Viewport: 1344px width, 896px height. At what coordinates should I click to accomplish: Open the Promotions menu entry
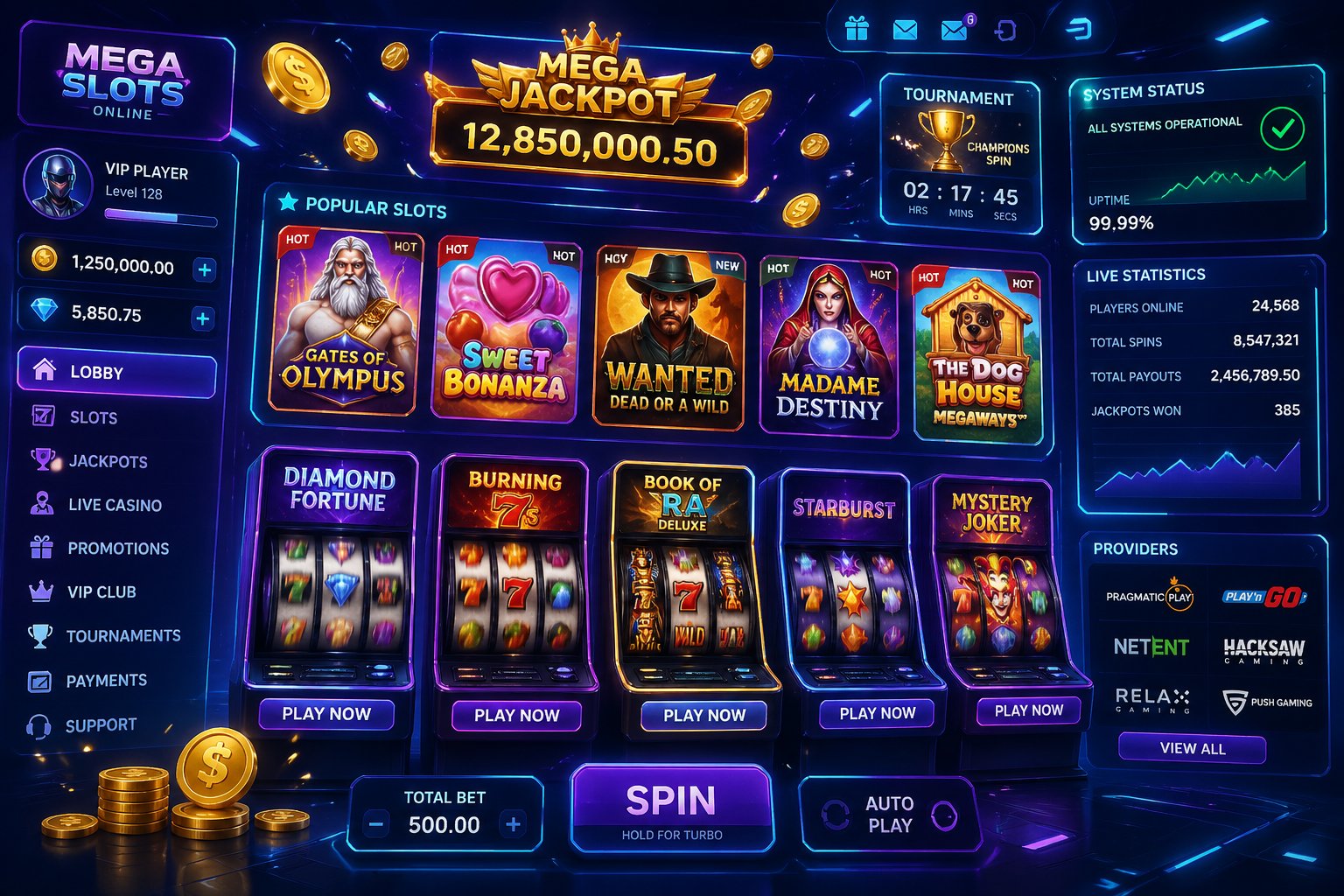(119, 549)
